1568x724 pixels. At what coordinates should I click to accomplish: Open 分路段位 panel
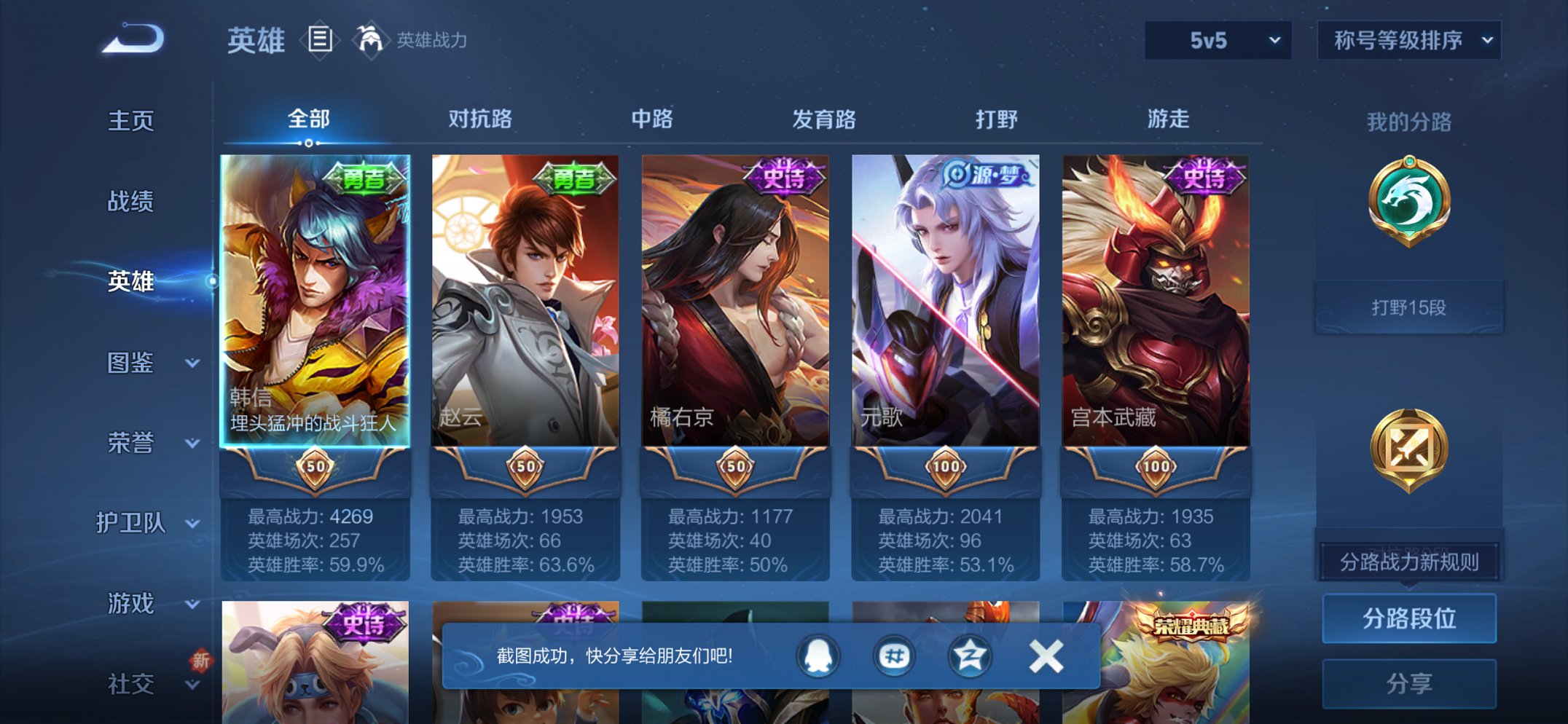[1408, 618]
